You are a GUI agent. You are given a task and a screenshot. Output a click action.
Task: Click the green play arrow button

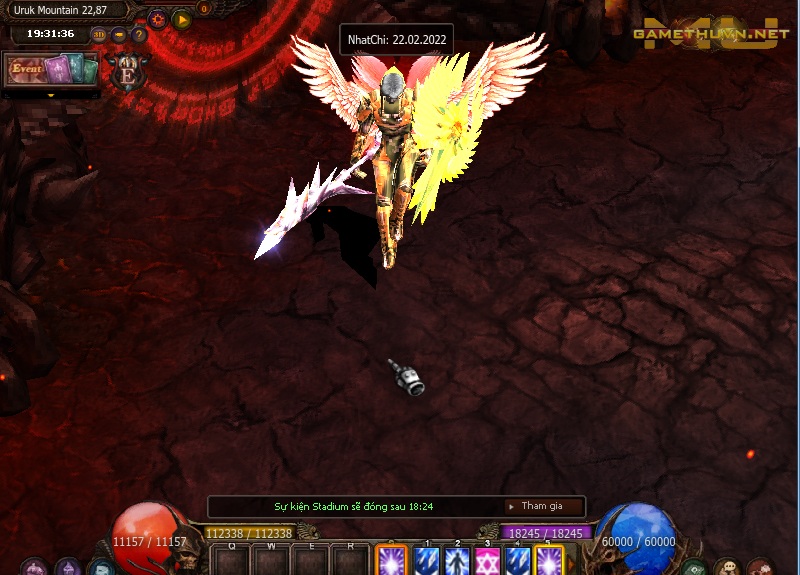pos(181,18)
